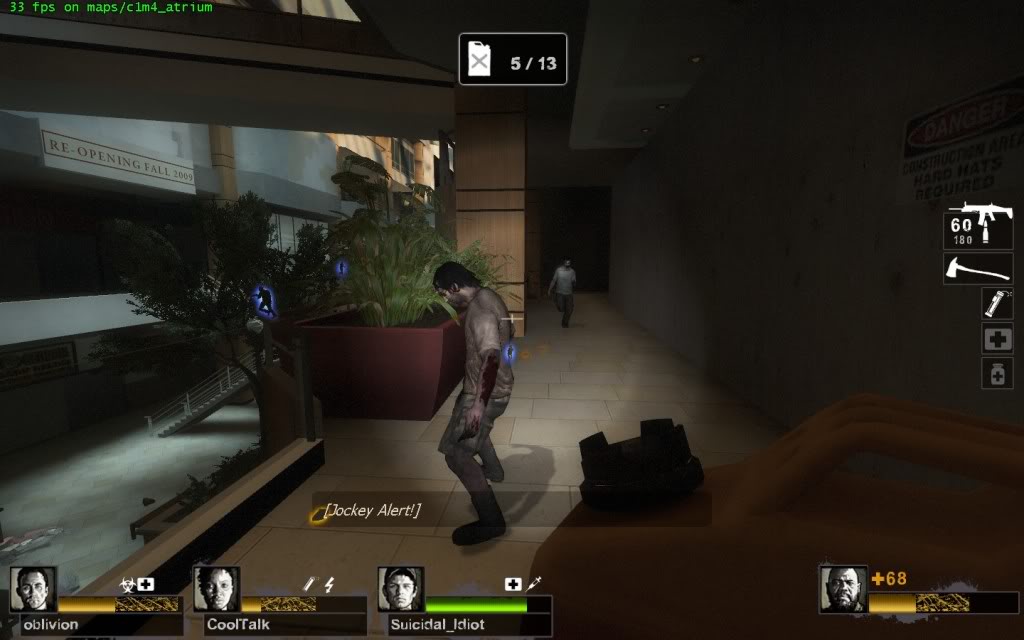Screen dimensions: 1024x640
Task: Click Suicidal_Idiot's teammate portrait
Action: (x=400, y=589)
